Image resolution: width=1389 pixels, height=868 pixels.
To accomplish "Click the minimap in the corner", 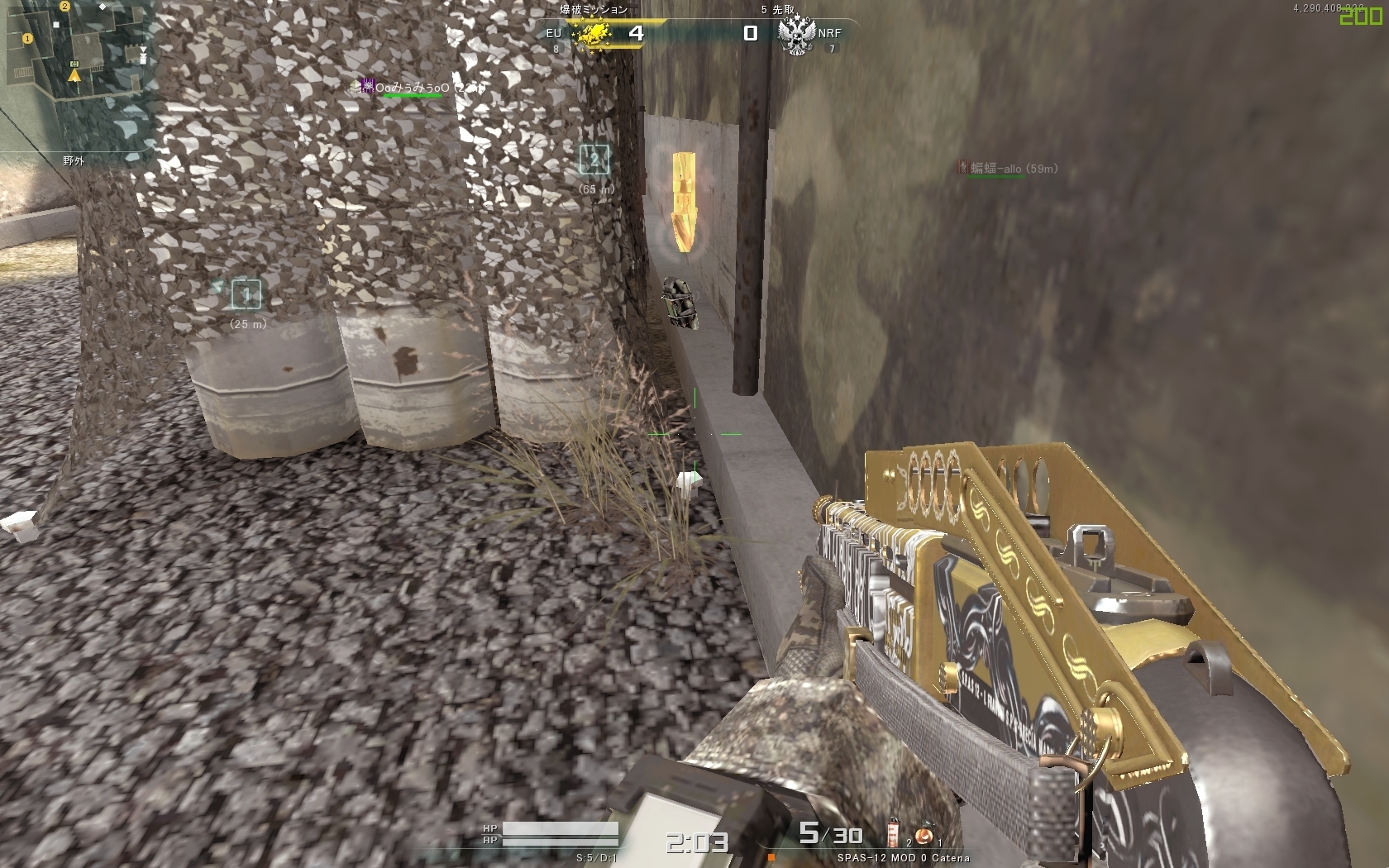I will 79,76.
